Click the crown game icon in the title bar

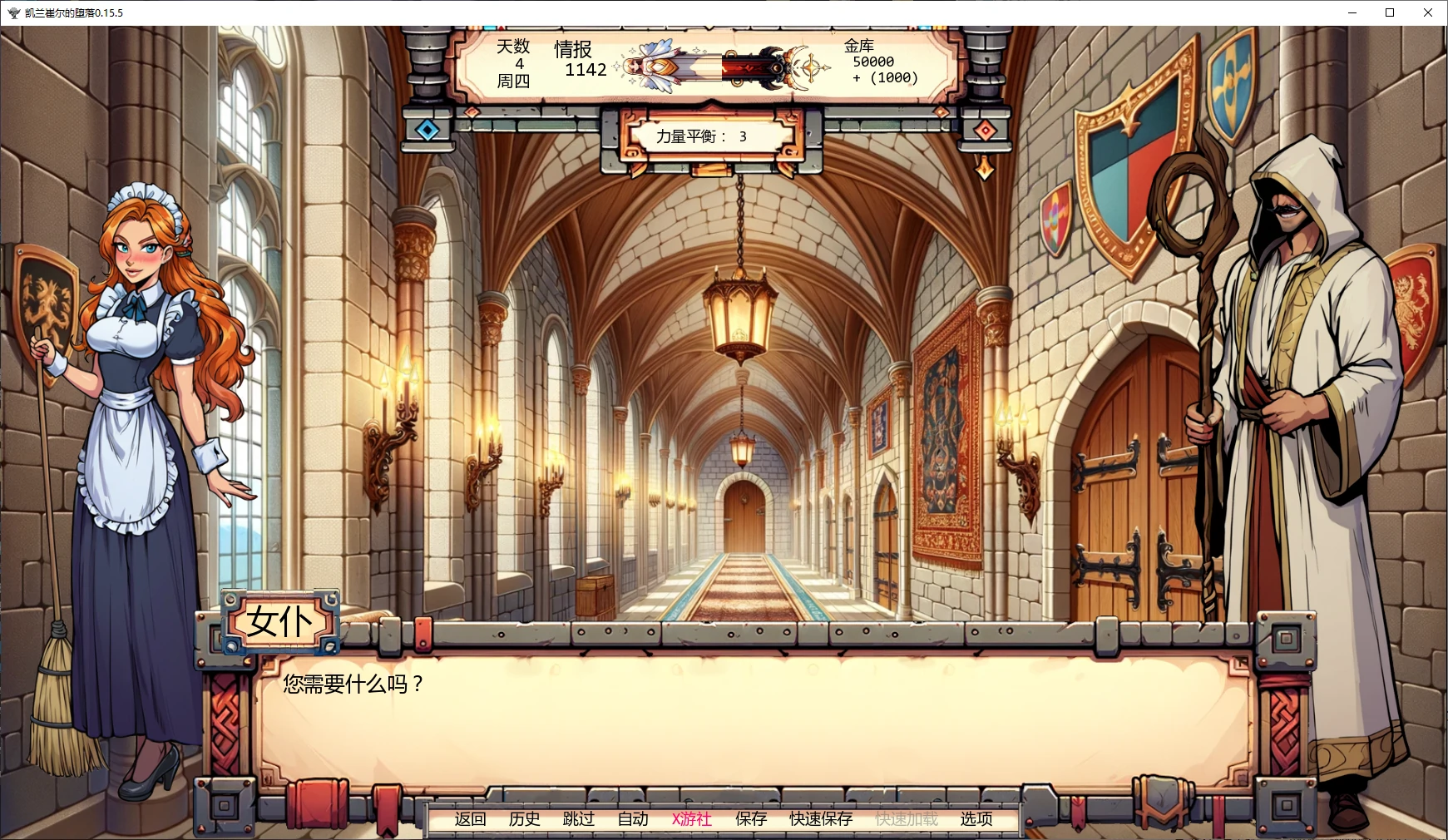tap(12, 13)
